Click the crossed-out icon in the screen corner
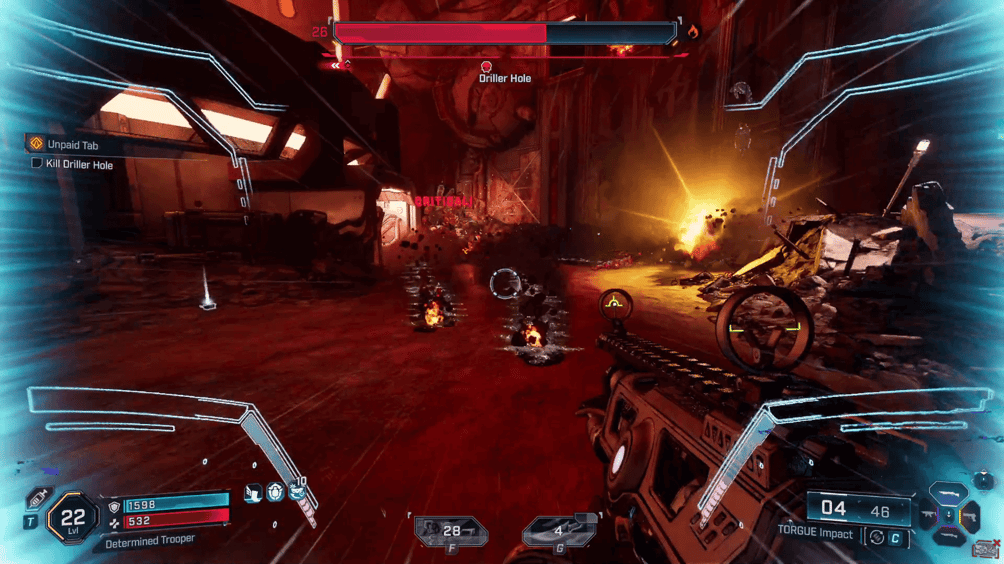 (986, 549)
